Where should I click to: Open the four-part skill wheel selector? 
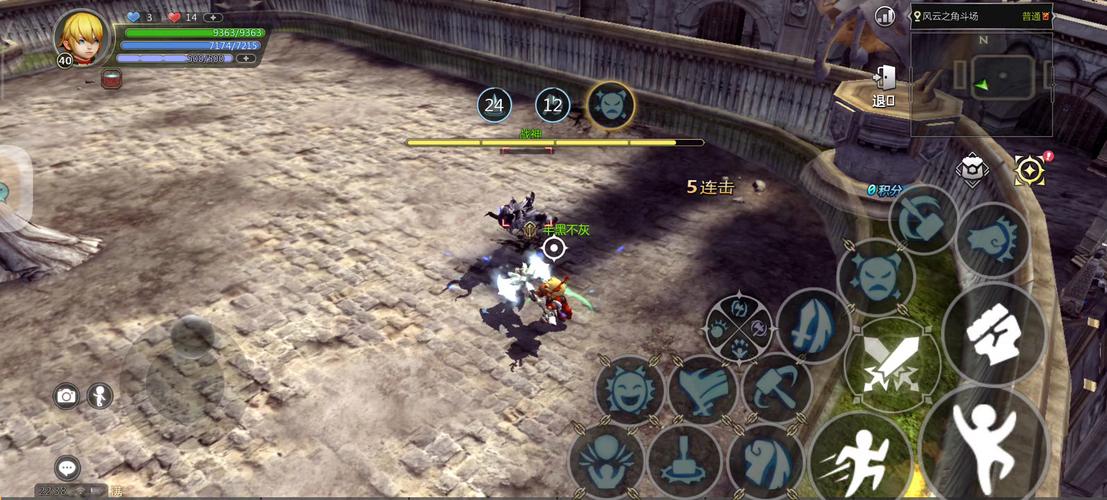pyautogui.click(x=738, y=326)
